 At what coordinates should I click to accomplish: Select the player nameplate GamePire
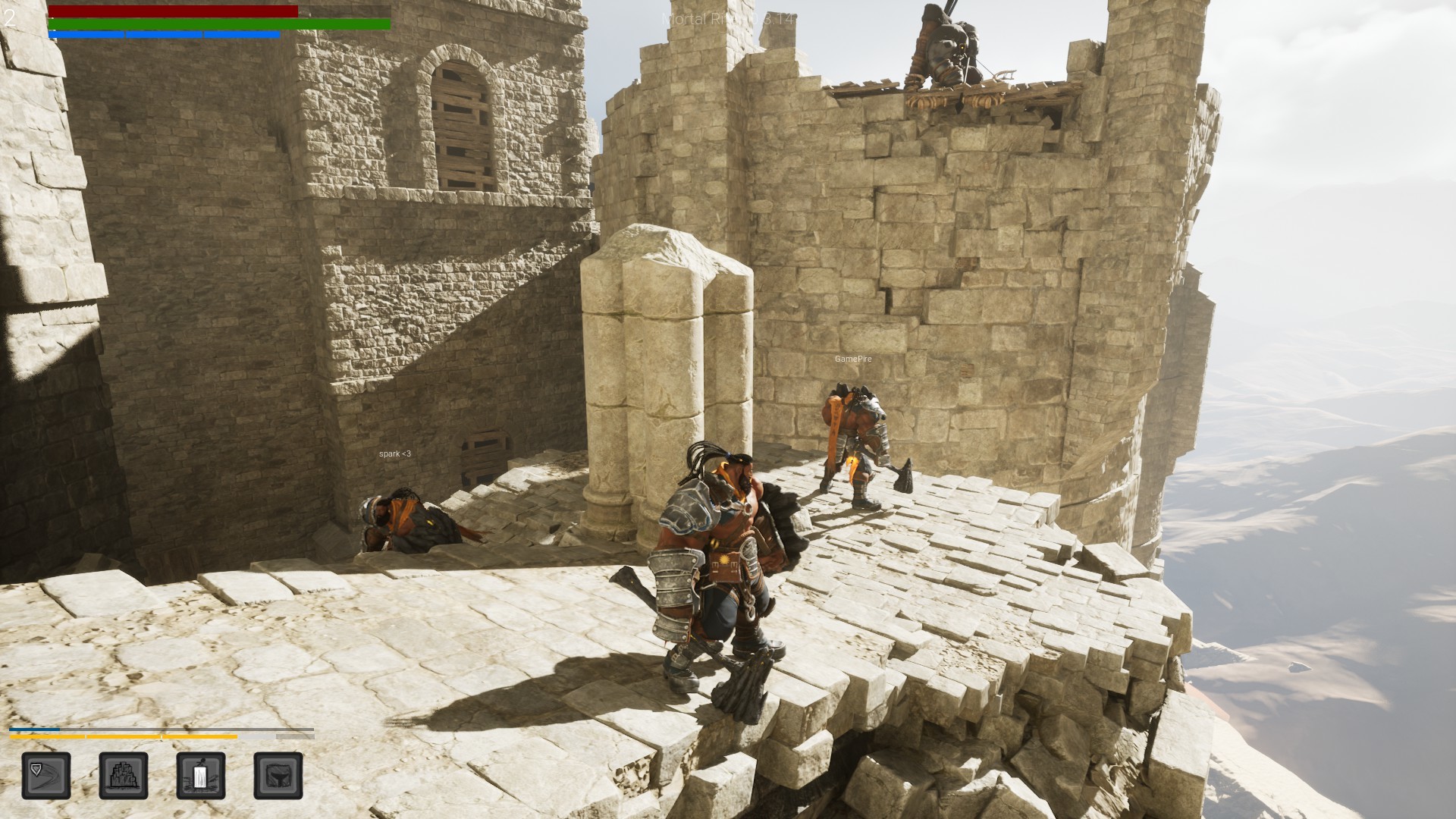[x=852, y=359]
